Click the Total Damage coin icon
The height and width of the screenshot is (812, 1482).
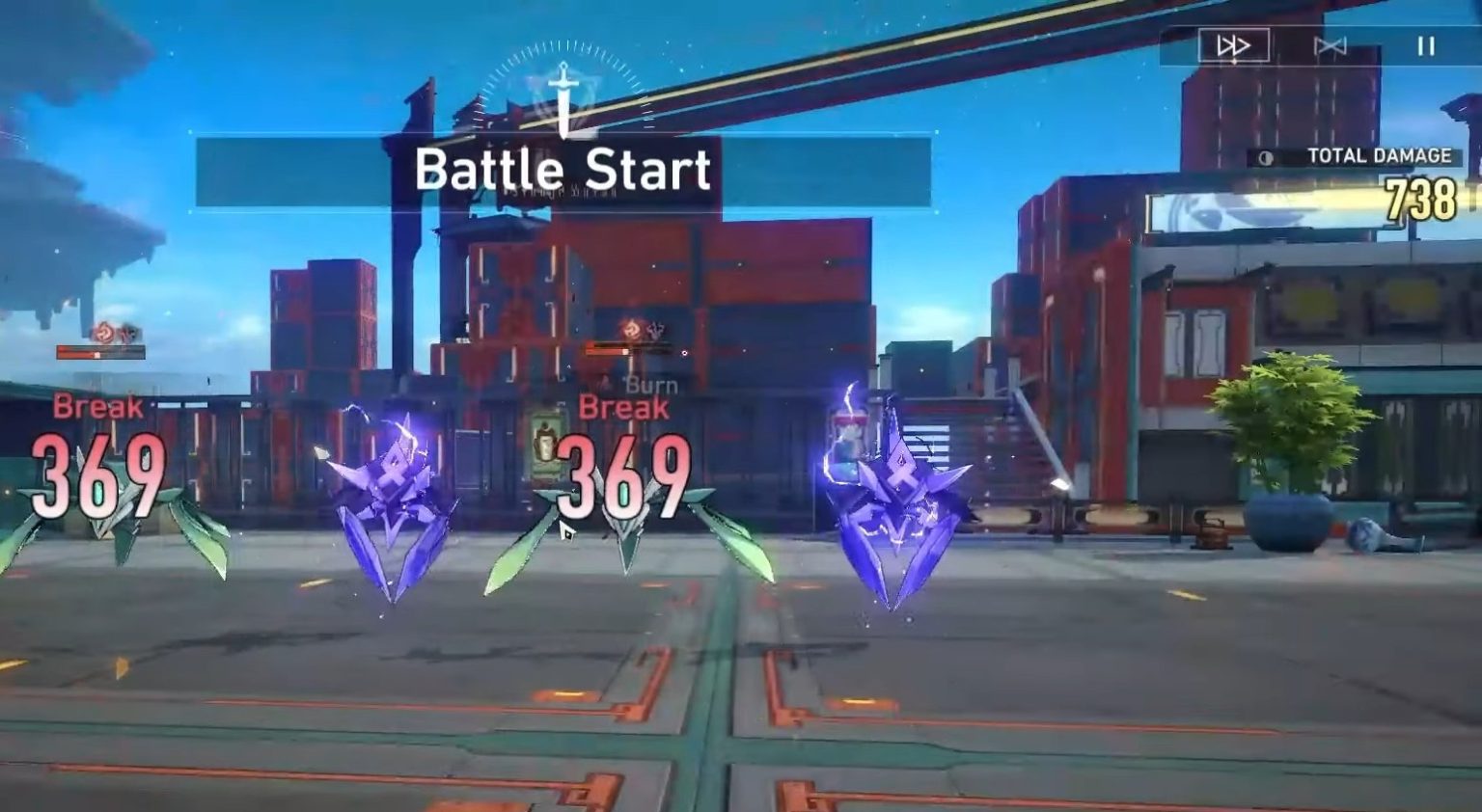point(1266,156)
